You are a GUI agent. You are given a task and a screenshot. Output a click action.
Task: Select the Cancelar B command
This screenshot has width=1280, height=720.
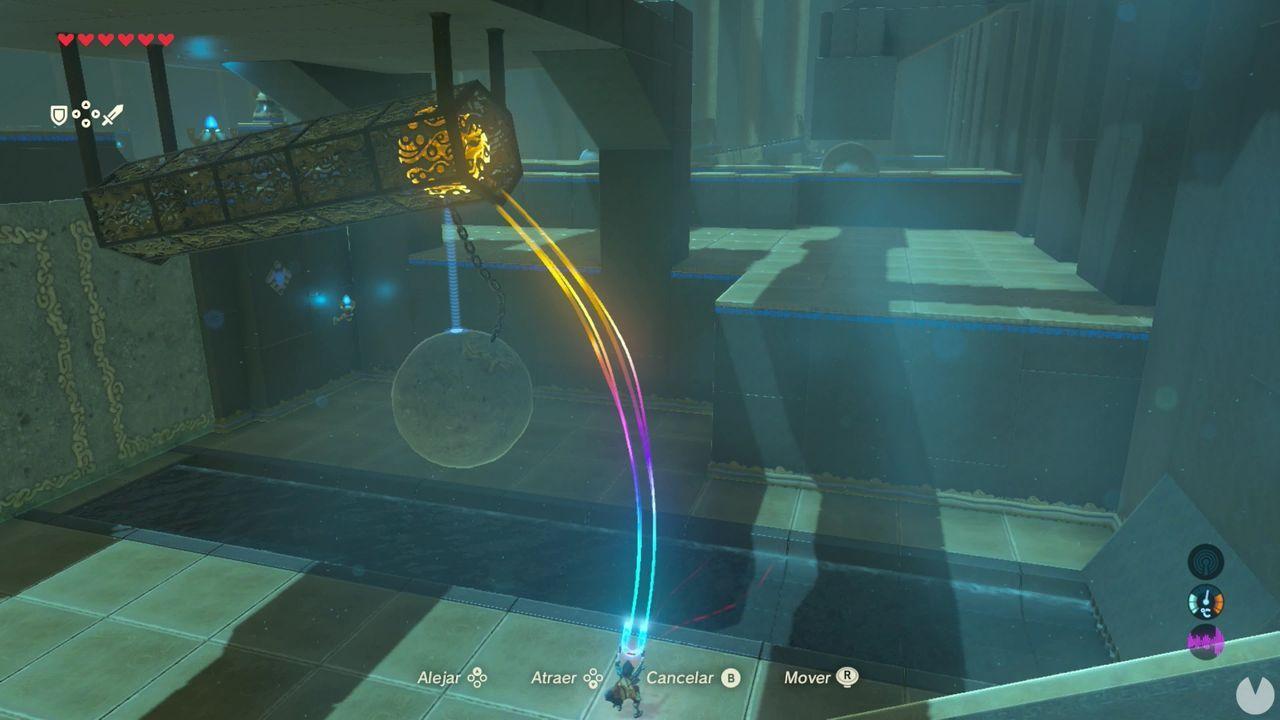[729, 677]
